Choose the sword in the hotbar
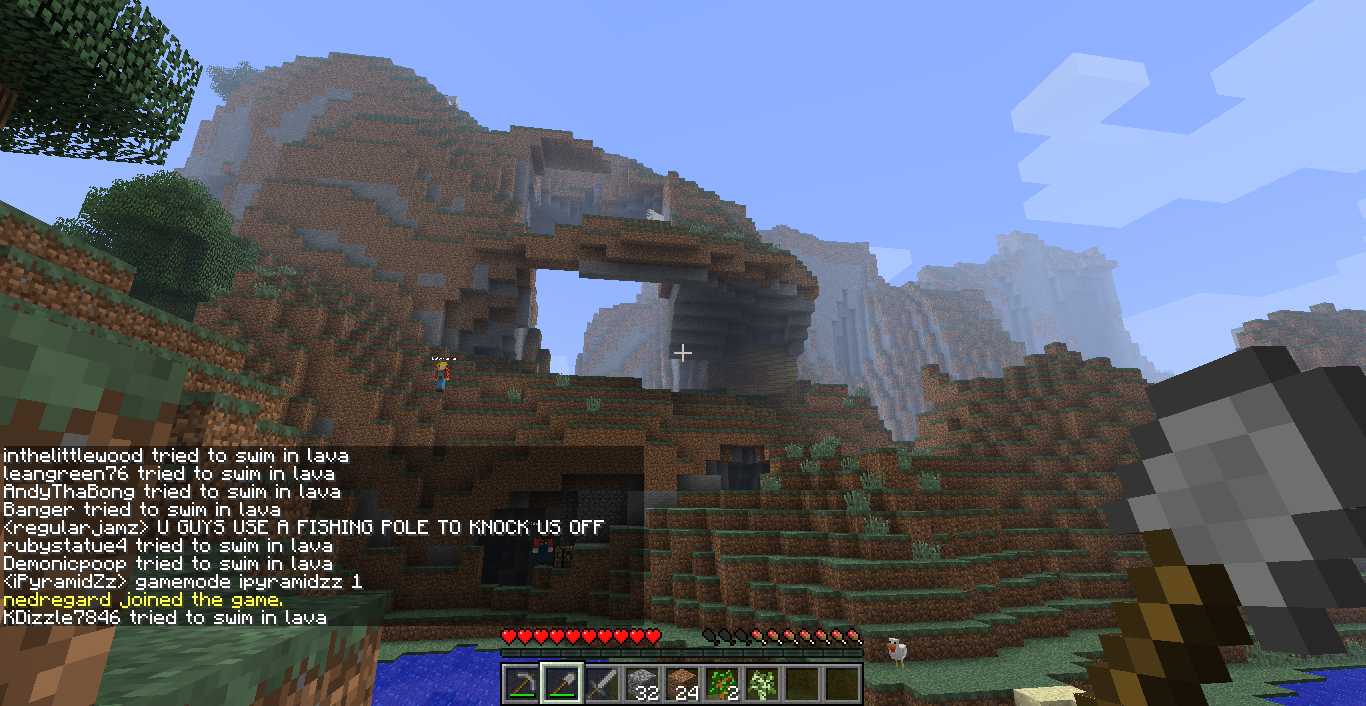This screenshot has height=706, width=1366. (602, 684)
